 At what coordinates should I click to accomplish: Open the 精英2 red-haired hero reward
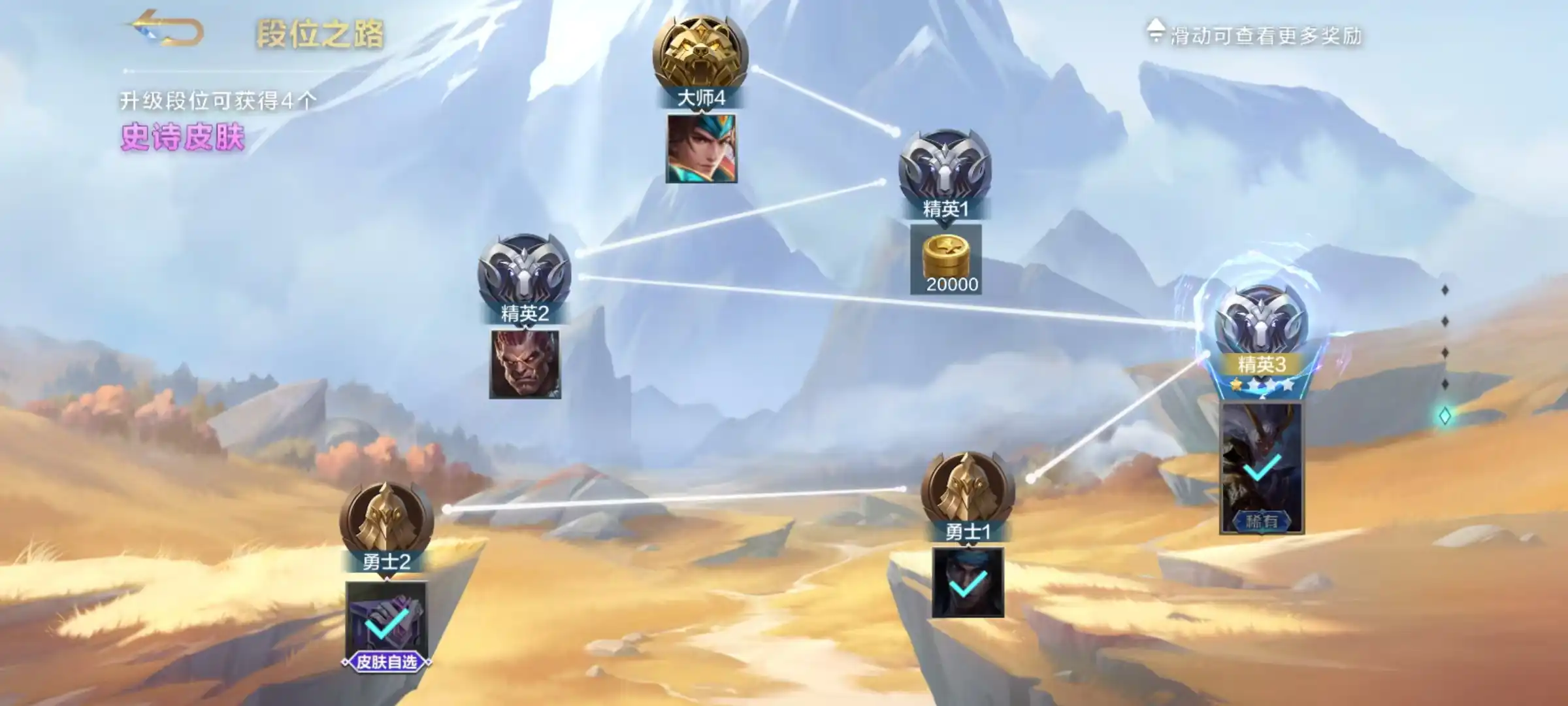coord(525,364)
